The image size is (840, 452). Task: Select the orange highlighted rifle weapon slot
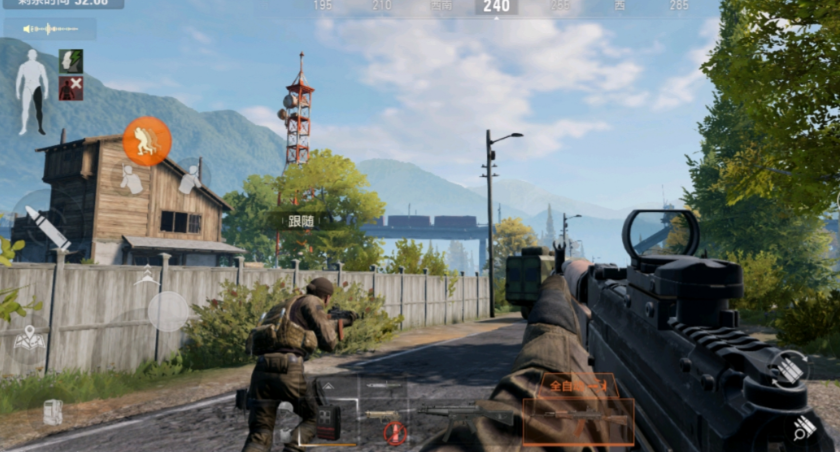[578, 422]
